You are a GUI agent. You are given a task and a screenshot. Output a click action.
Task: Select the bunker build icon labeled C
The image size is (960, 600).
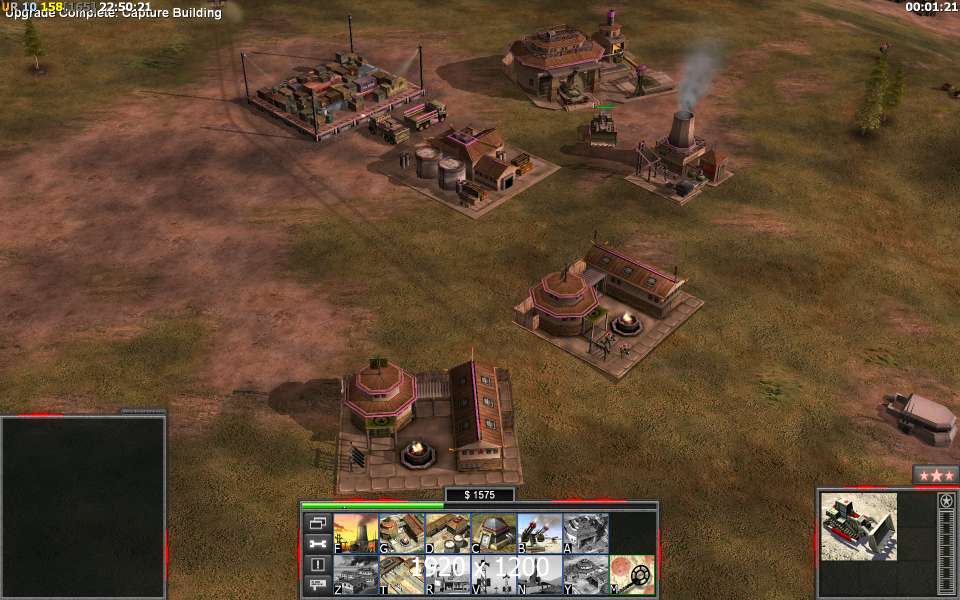point(493,534)
